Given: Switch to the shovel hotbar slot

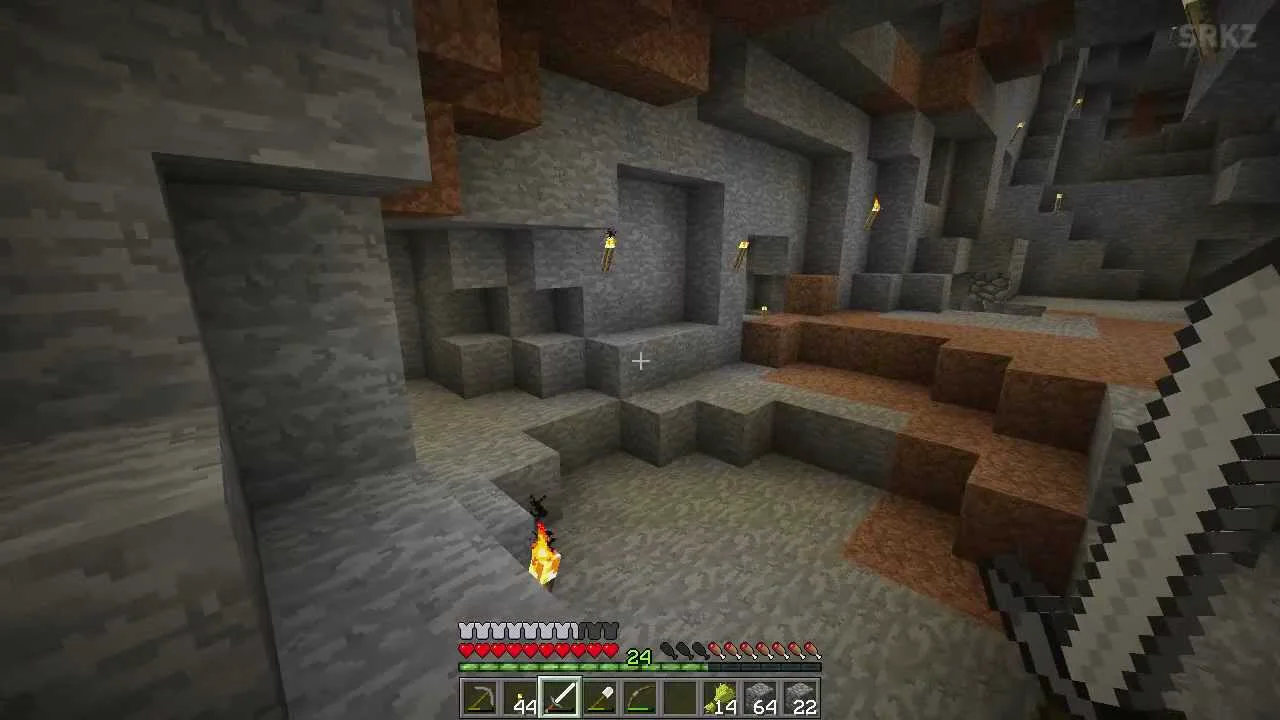Looking at the screenshot, I should (600, 698).
